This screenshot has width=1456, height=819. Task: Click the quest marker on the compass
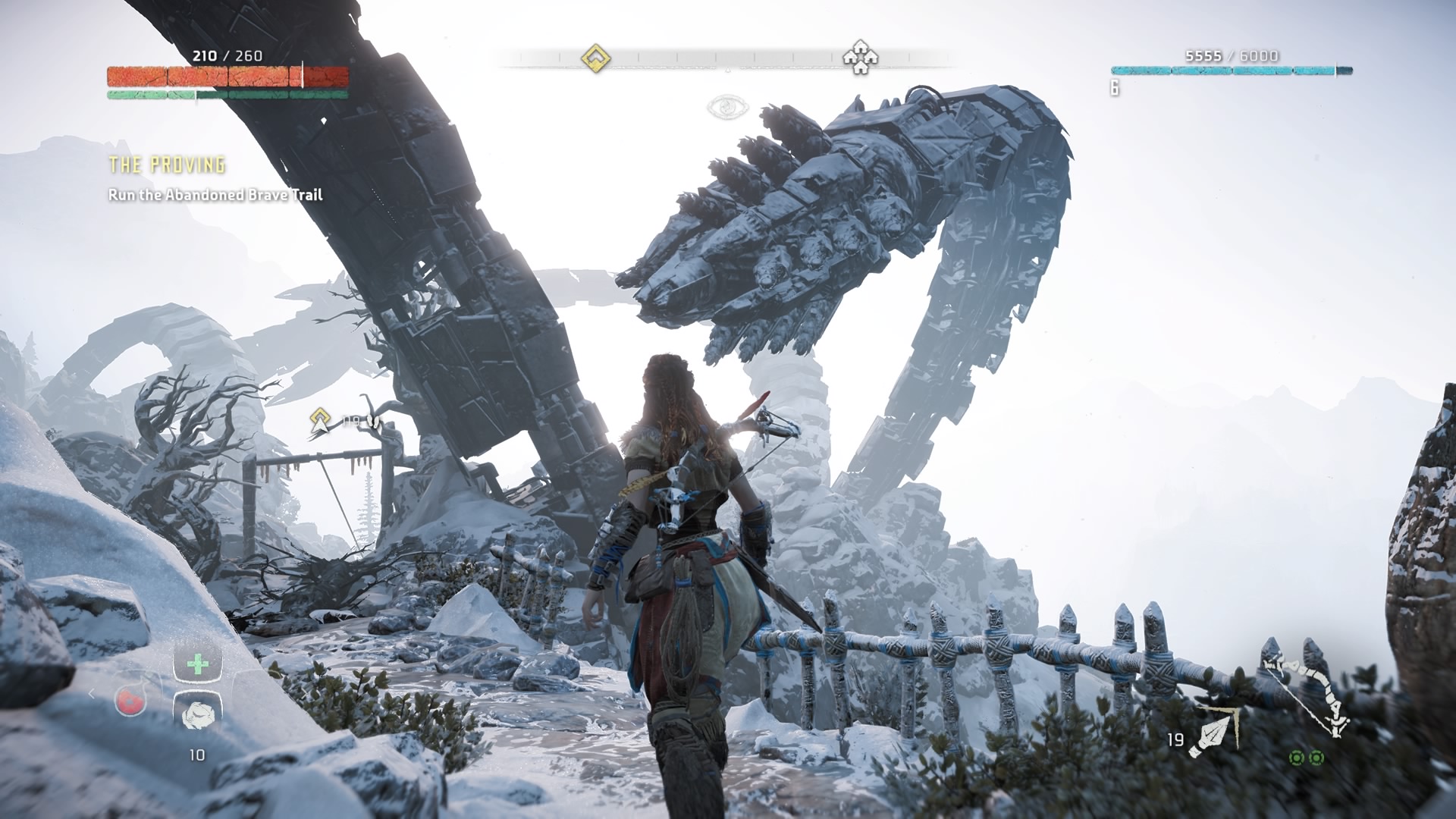click(596, 58)
